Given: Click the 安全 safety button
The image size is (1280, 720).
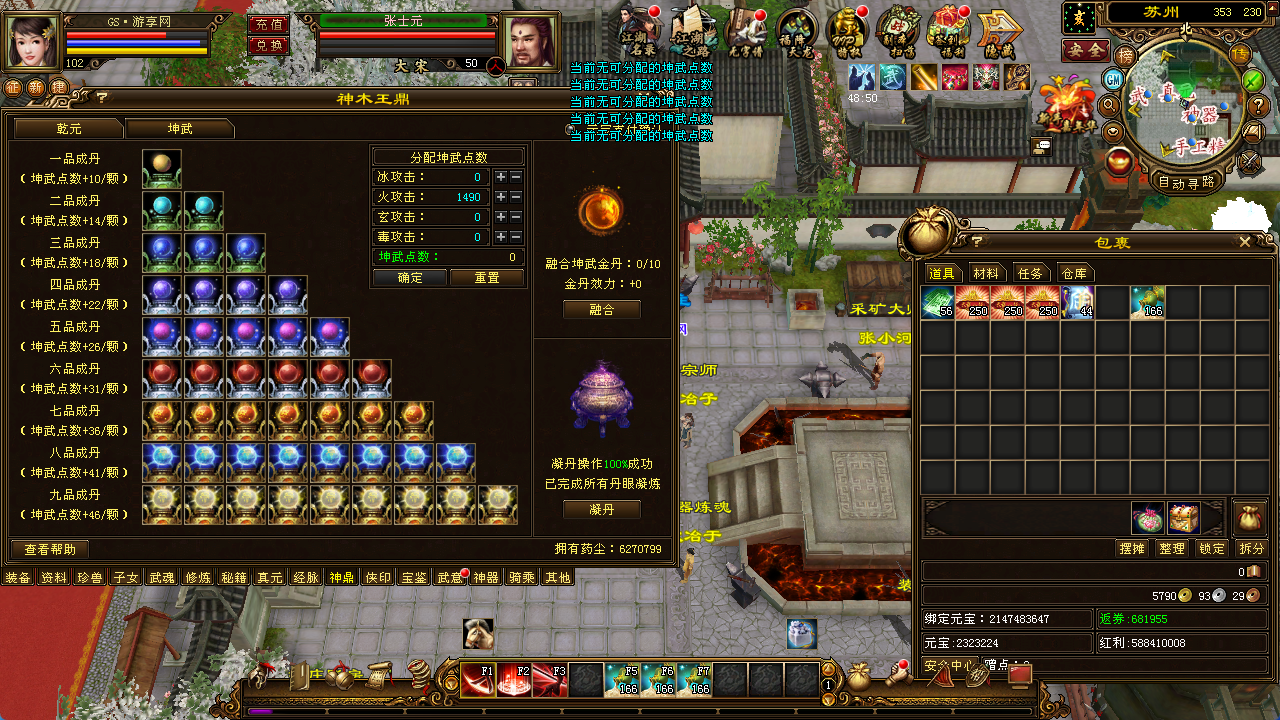Looking at the screenshot, I should pyautogui.click(x=1085, y=49).
